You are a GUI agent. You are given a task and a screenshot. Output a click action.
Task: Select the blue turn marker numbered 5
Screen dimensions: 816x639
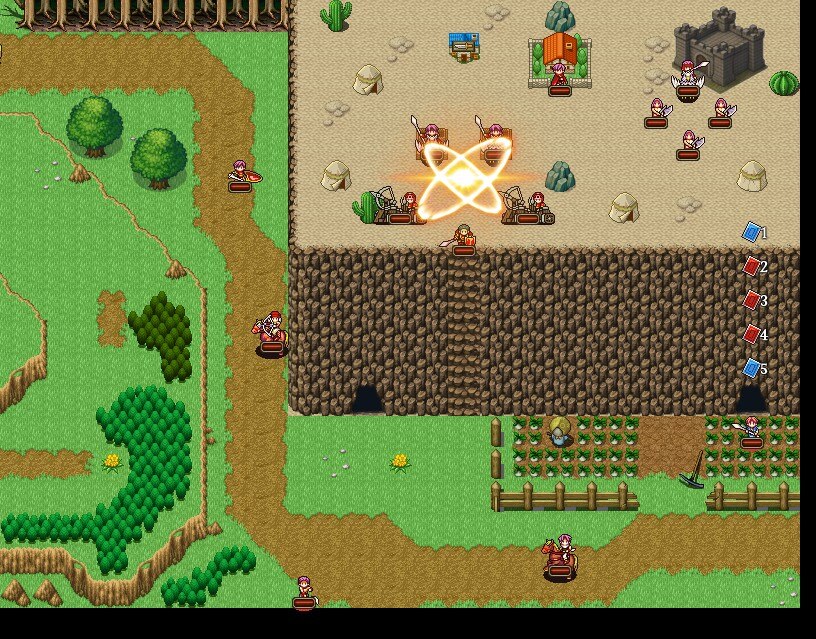tap(752, 368)
